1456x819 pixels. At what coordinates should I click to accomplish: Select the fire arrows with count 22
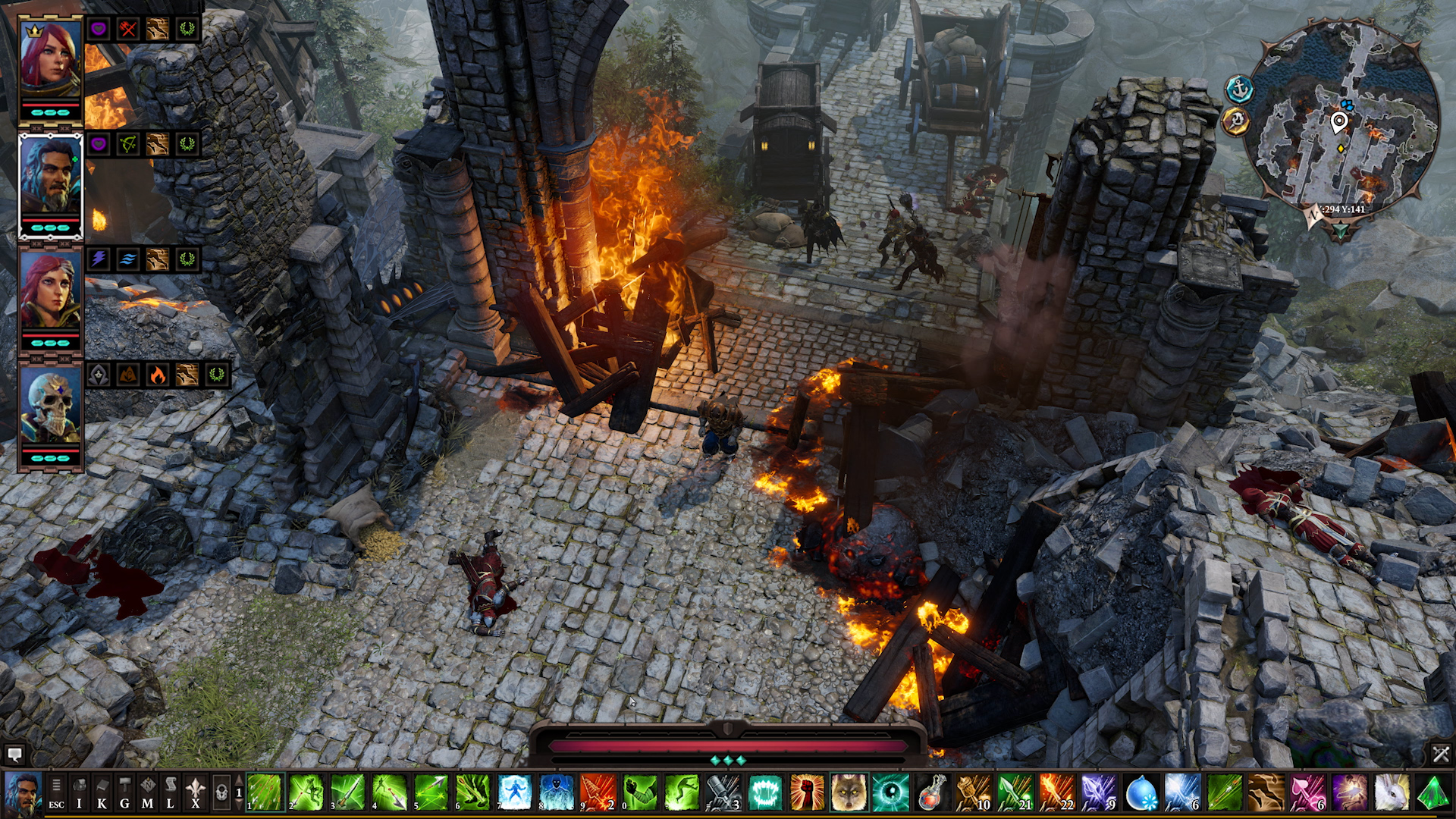click(1057, 792)
